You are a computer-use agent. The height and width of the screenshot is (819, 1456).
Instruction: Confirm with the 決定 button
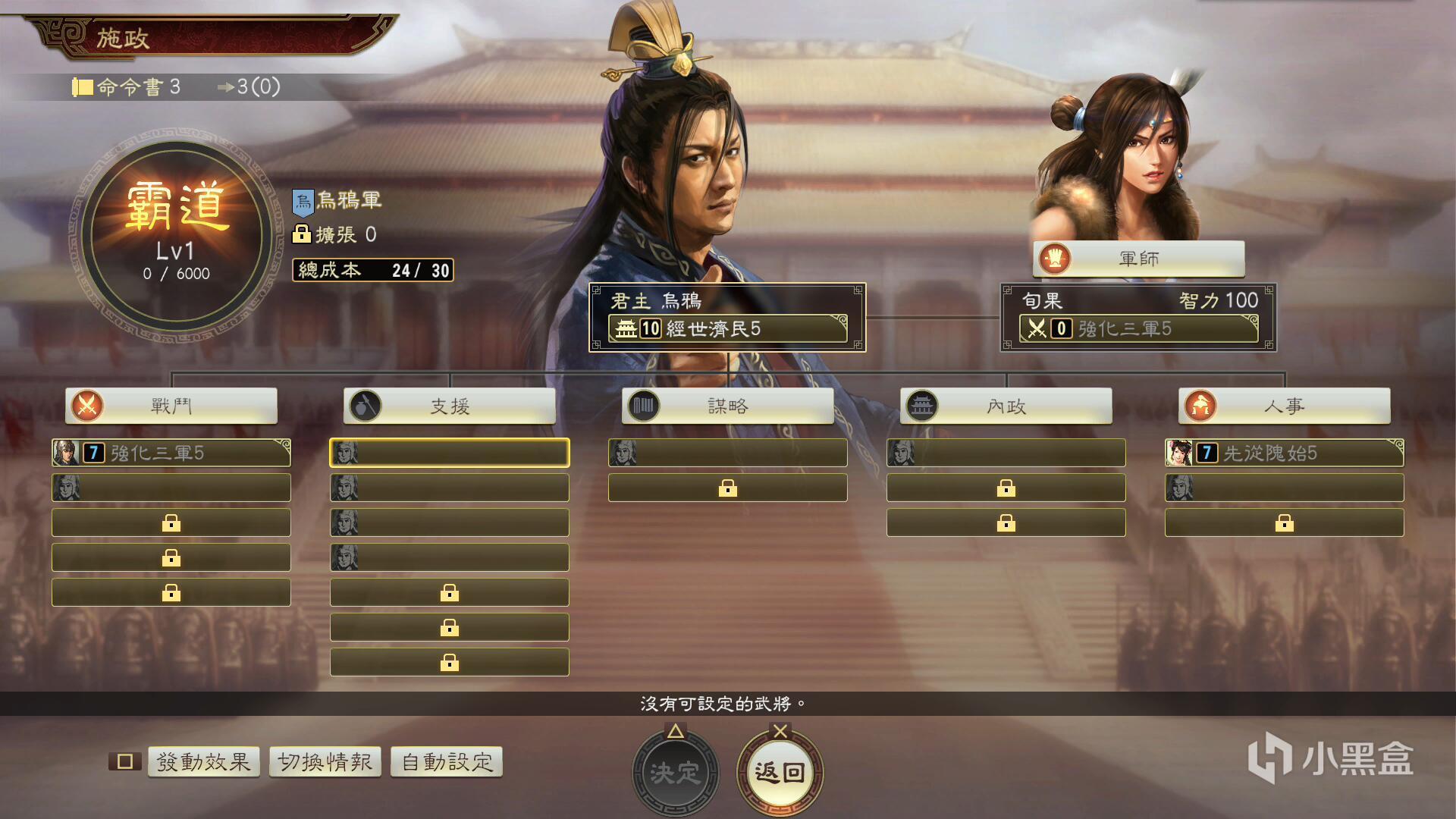(675, 772)
